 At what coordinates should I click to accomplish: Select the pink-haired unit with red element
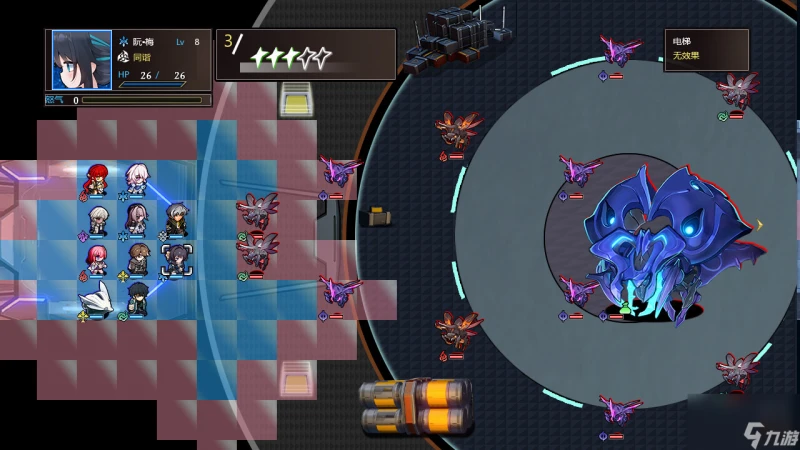(x=97, y=259)
